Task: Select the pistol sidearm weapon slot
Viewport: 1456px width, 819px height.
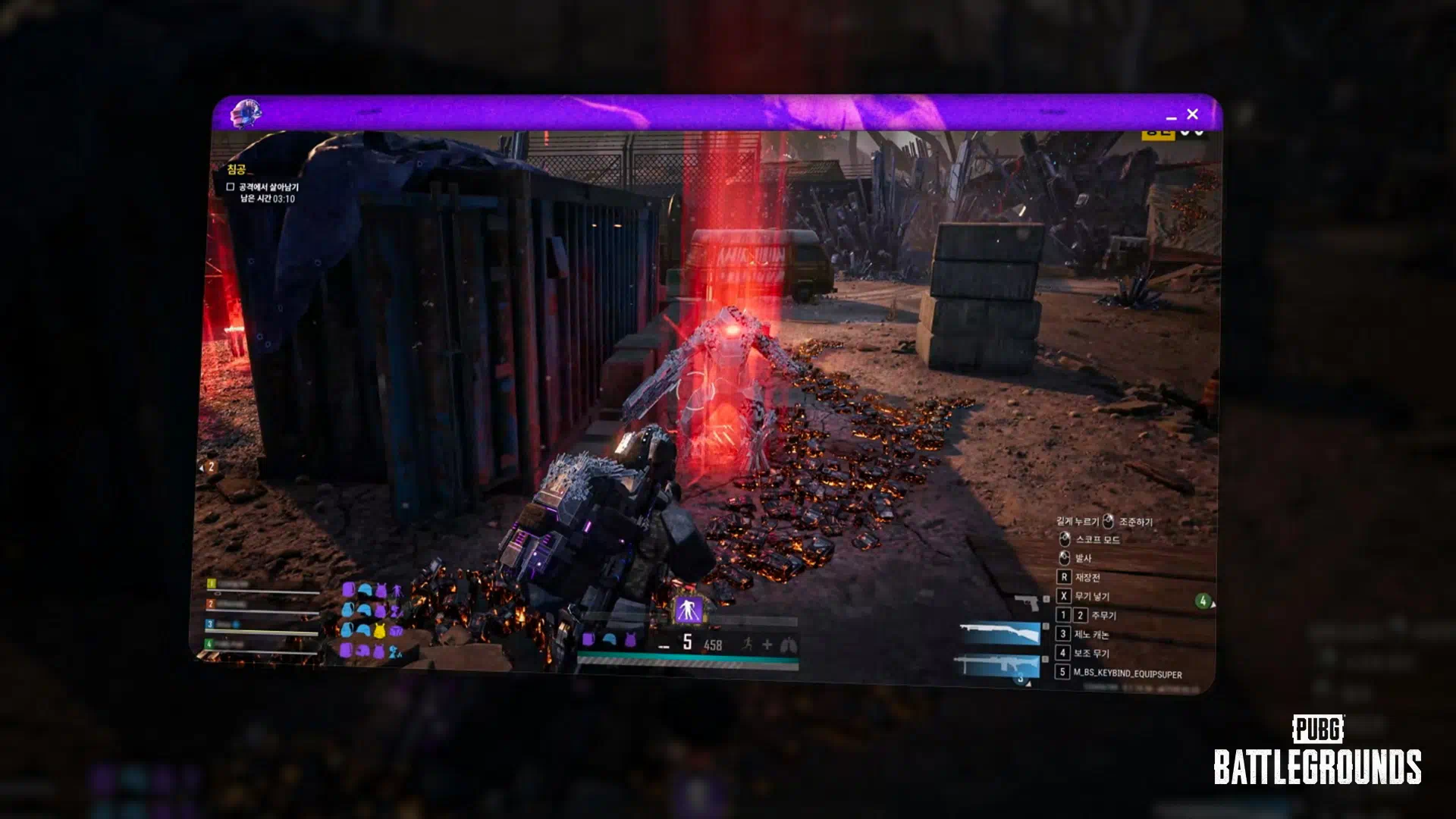Action: [1027, 602]
